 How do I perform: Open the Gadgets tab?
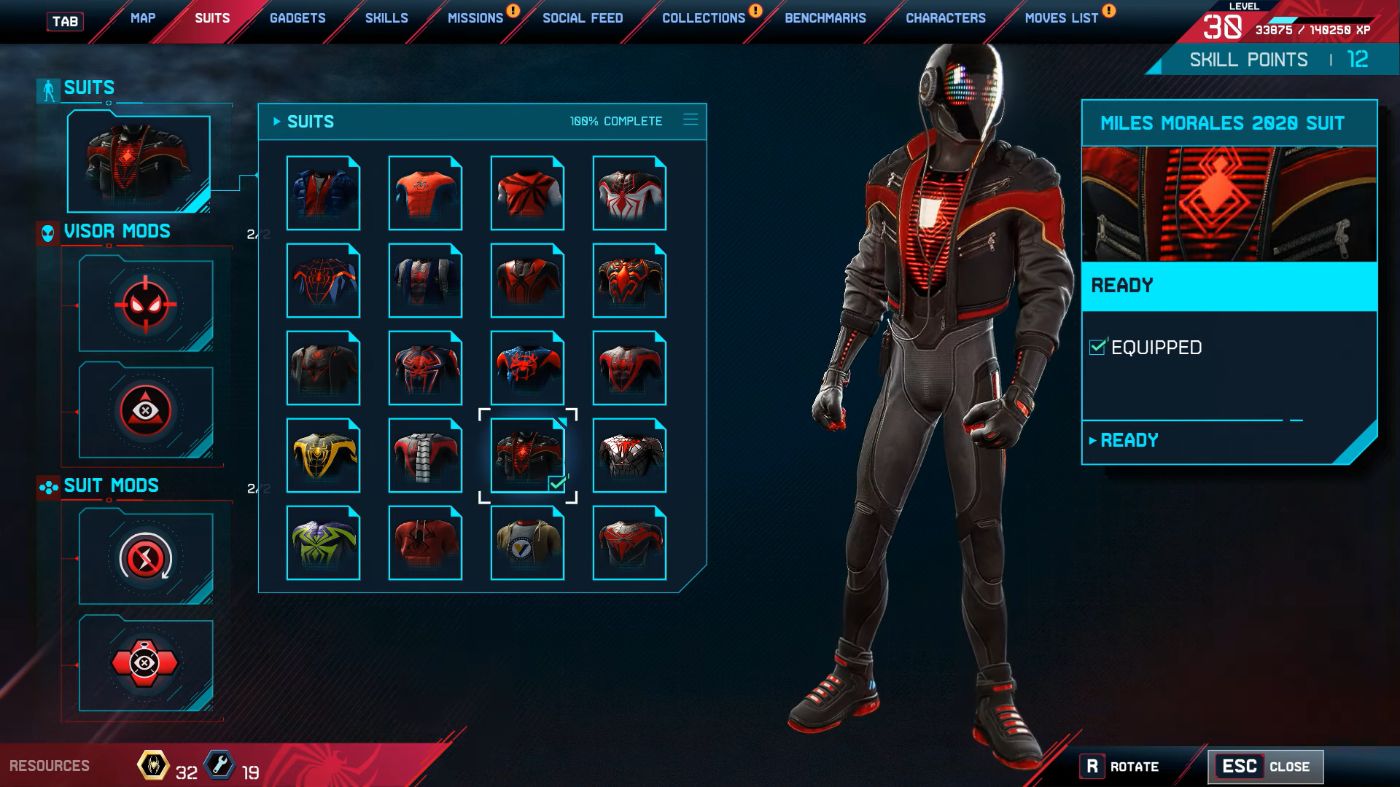tap(299, 18)
